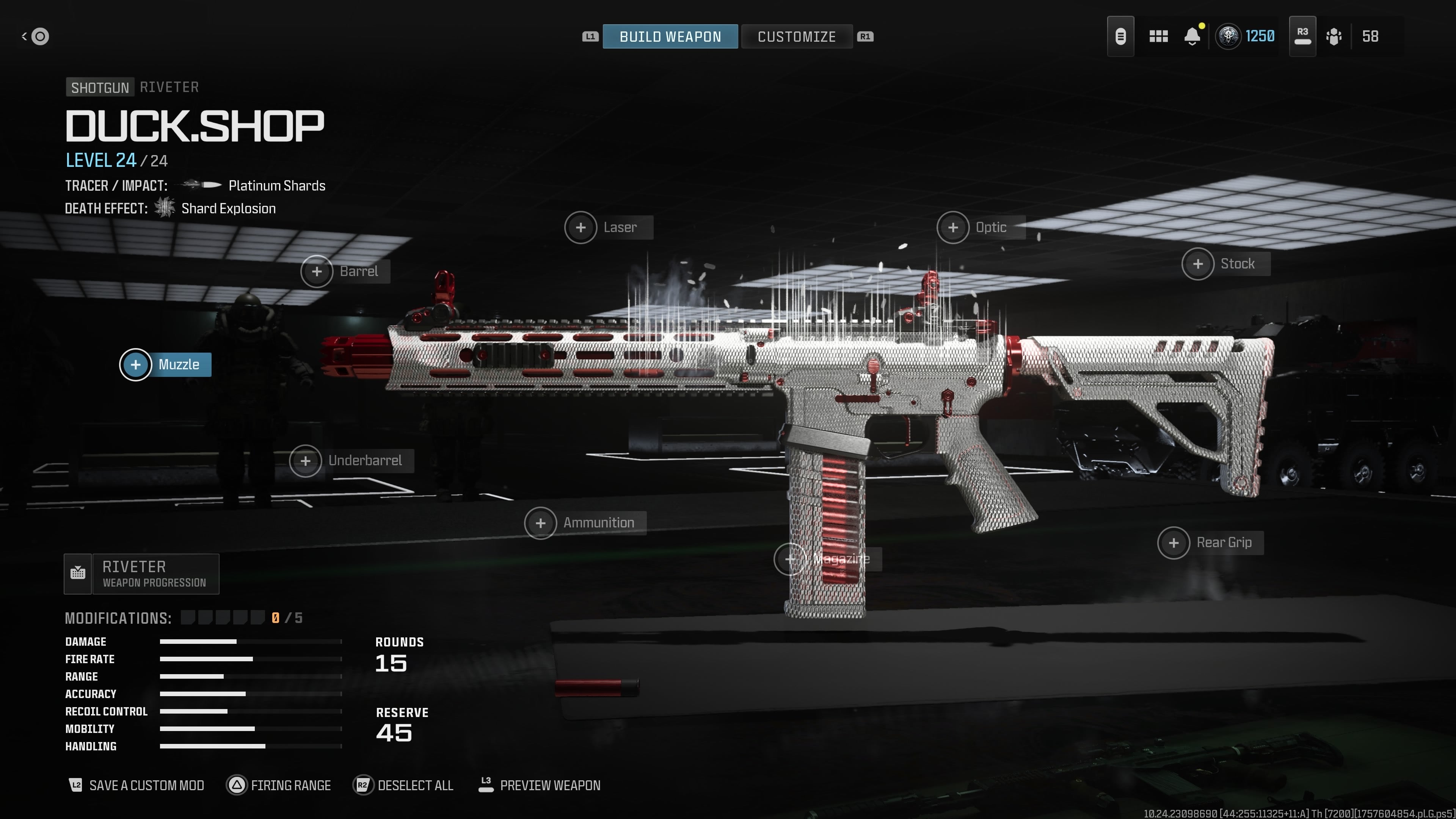Open the Underbarrel attachment slot
The width and height of the screenshot is (1456, 819).
point(351,461)
